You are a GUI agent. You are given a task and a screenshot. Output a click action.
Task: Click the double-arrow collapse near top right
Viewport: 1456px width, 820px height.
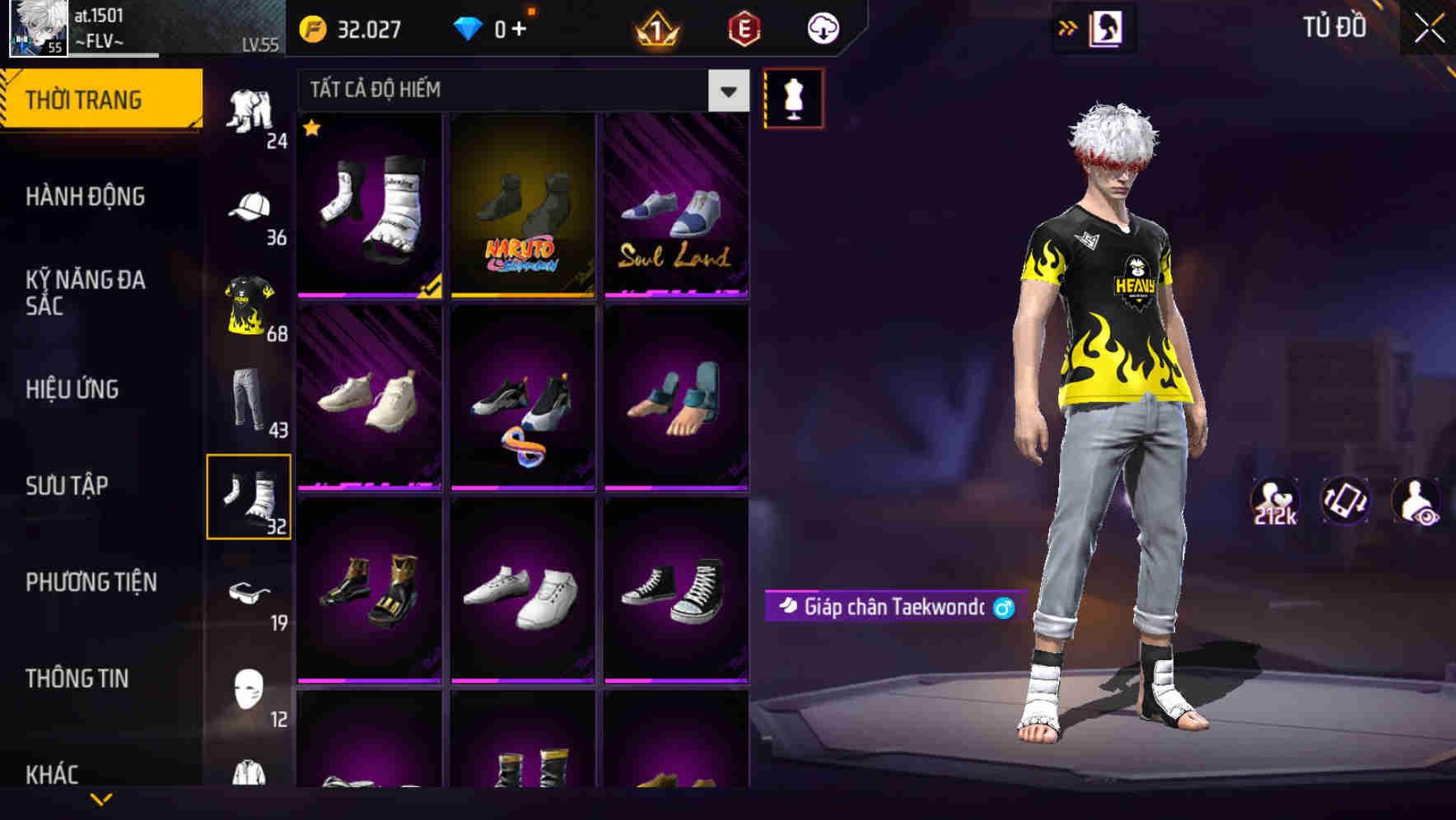click(x=1068, y=27)
